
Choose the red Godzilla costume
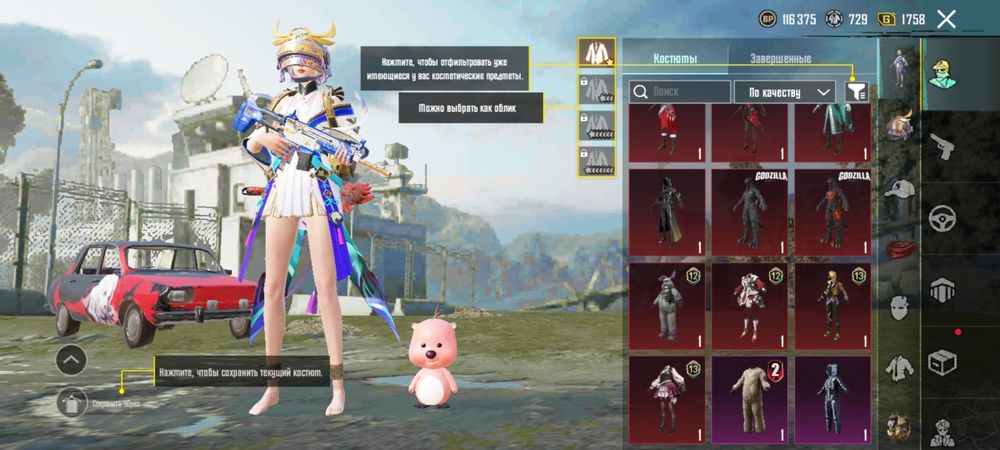coord(832,211)
